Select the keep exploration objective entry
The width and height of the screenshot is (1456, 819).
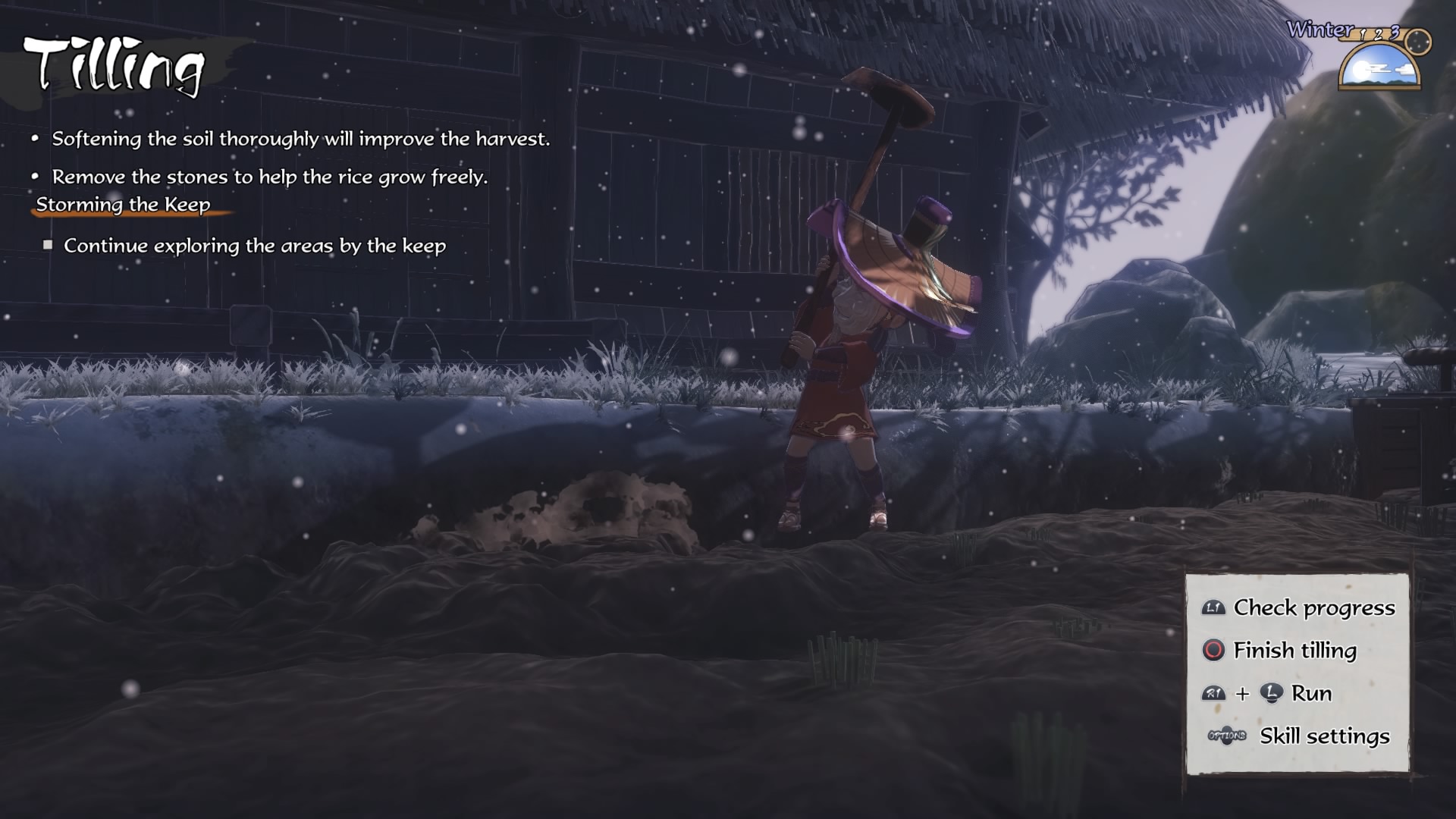(x=254, y=246)
